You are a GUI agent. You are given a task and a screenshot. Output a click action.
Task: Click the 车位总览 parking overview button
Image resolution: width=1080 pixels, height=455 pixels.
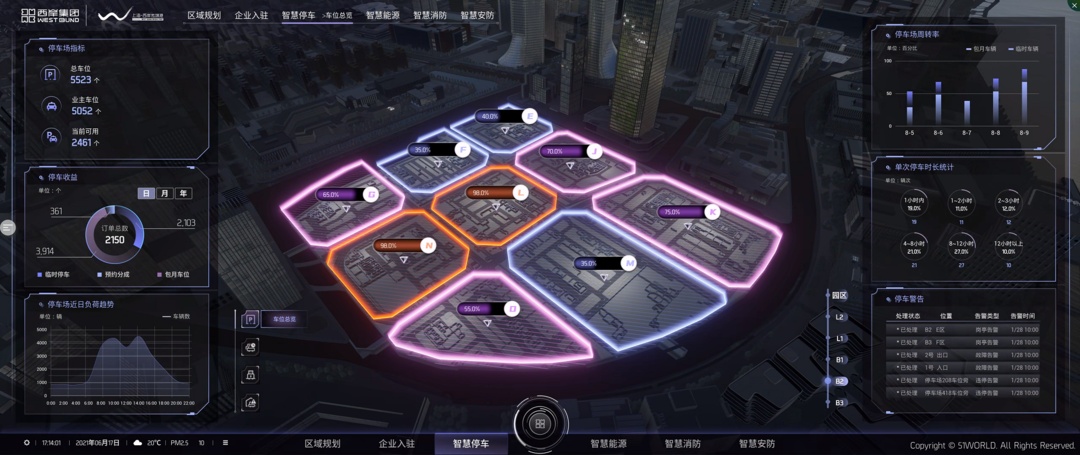[x=284, y=319]
